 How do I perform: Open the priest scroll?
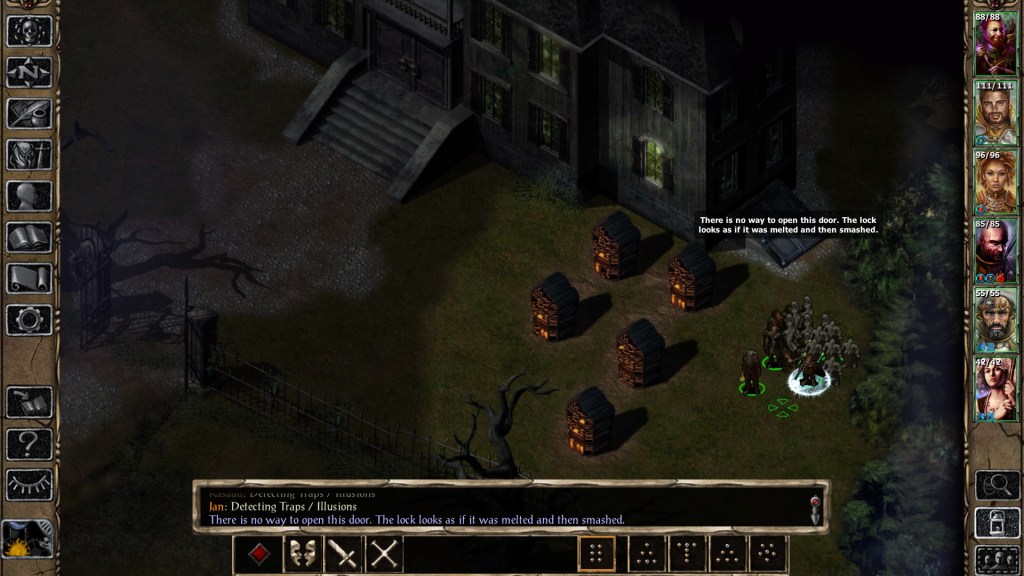coord(29,278)
